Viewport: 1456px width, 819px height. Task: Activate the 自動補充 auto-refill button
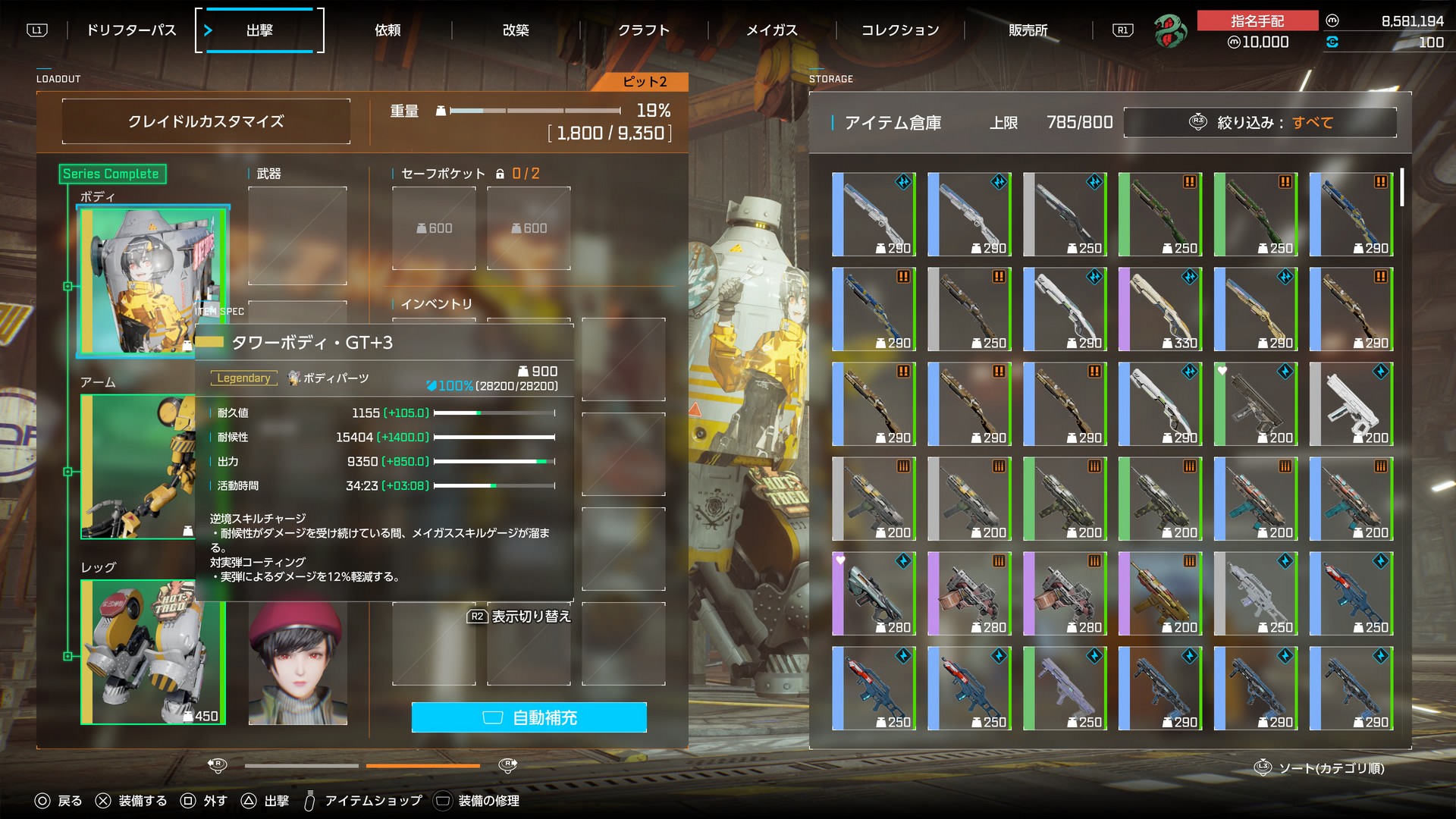point(529,717)
